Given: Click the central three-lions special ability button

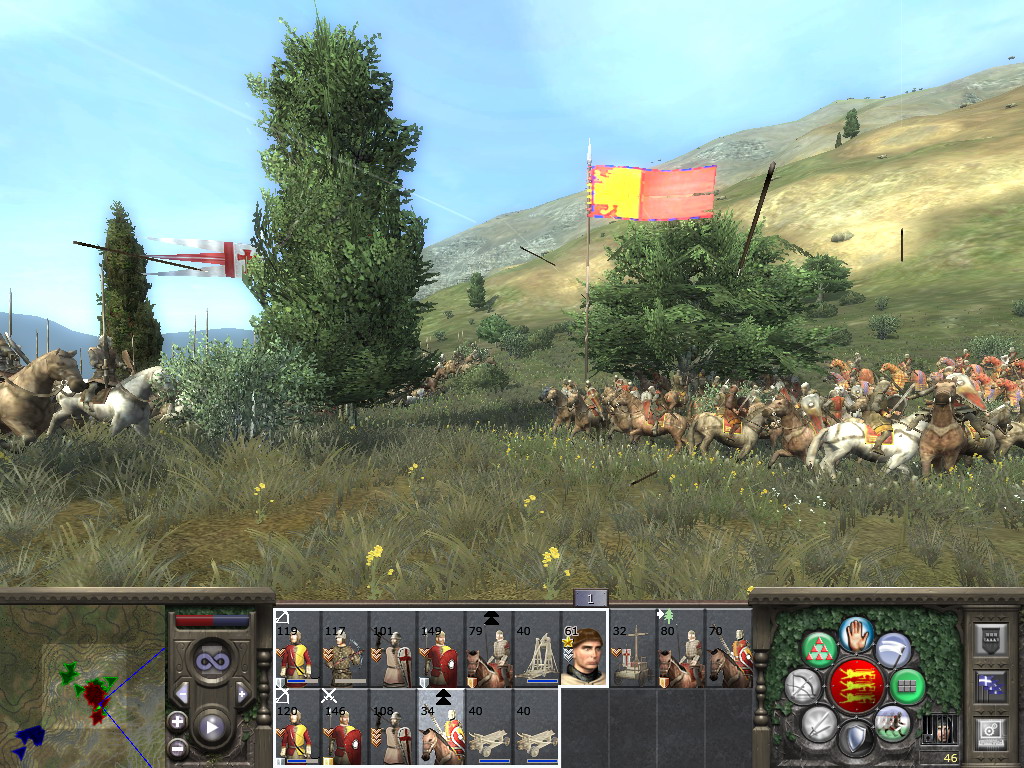Looking at the screenshot, I should click(x=856, y=686).
